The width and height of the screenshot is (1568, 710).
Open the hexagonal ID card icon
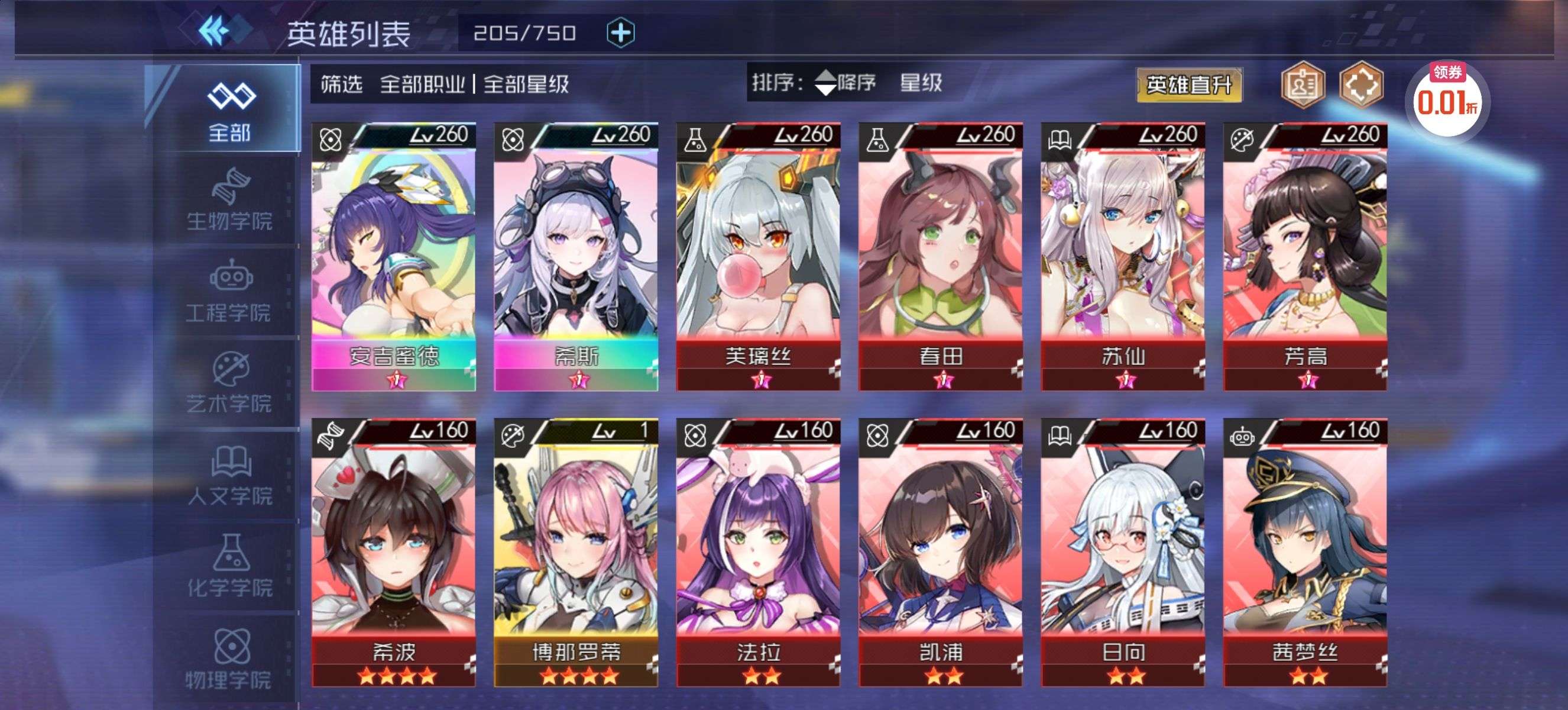(1302, 85)
